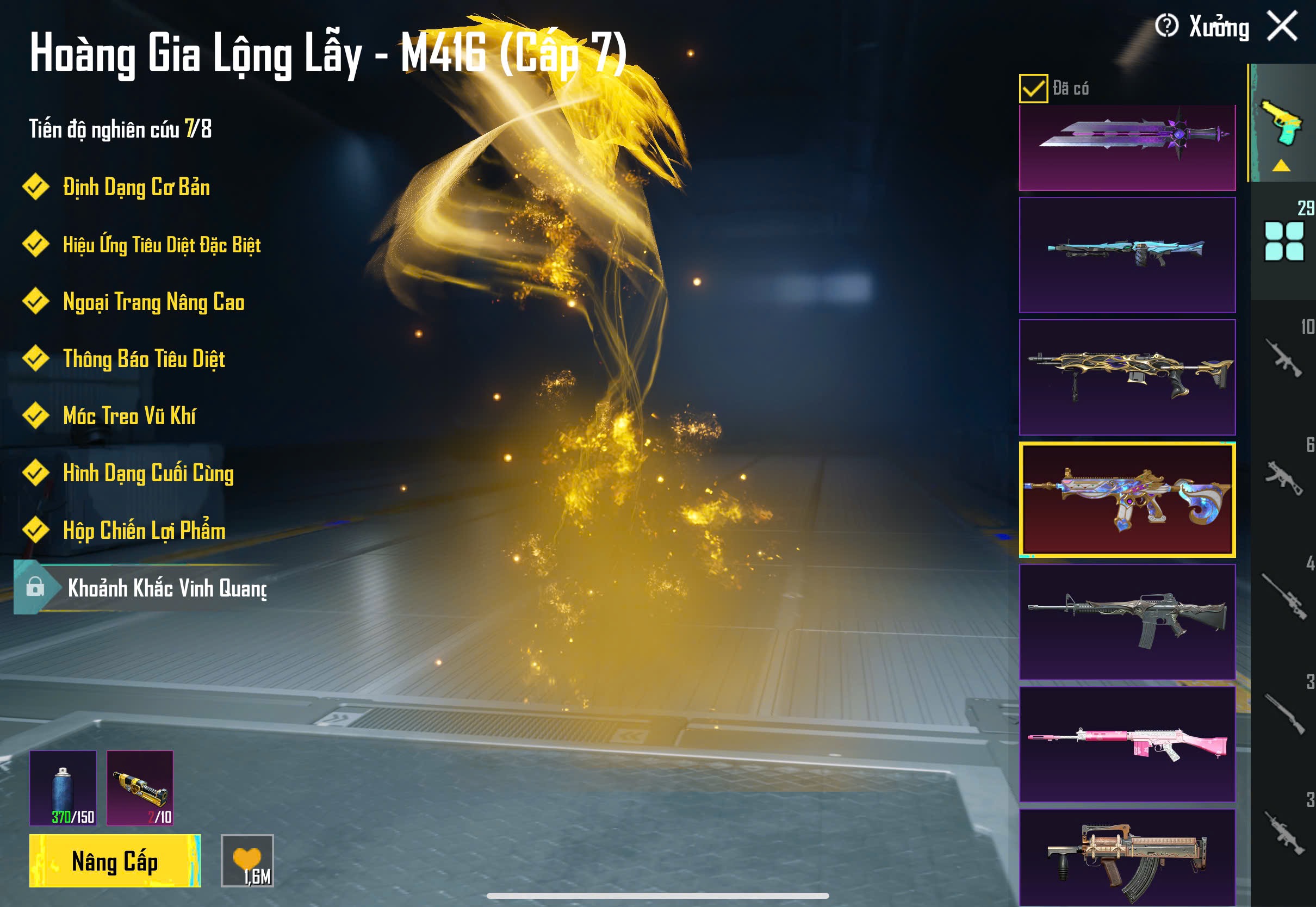Pick the pink rifle skin thumbnail
Viewport: 1316px width, 907px height.
point(1127,743)
